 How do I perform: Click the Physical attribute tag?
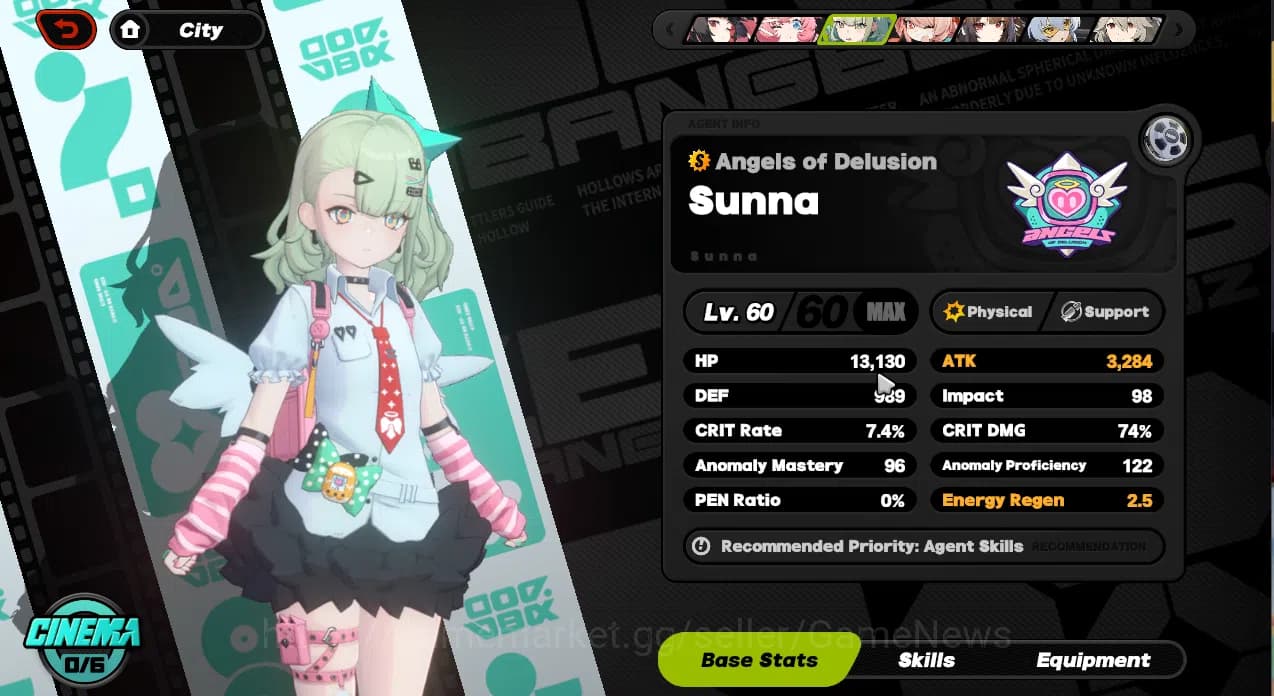(988, 312)
